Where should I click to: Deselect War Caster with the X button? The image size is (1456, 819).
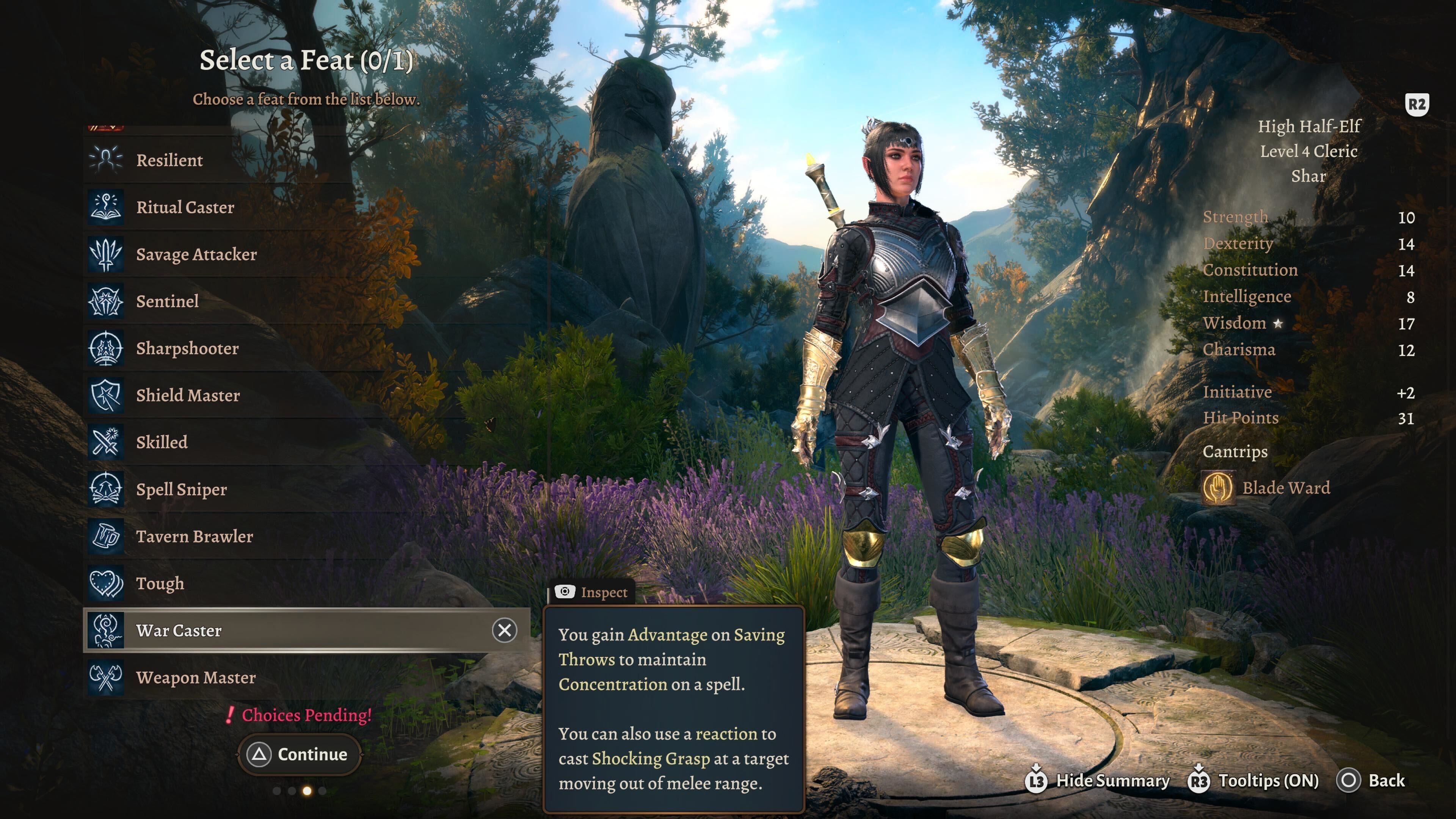(504, 630)
